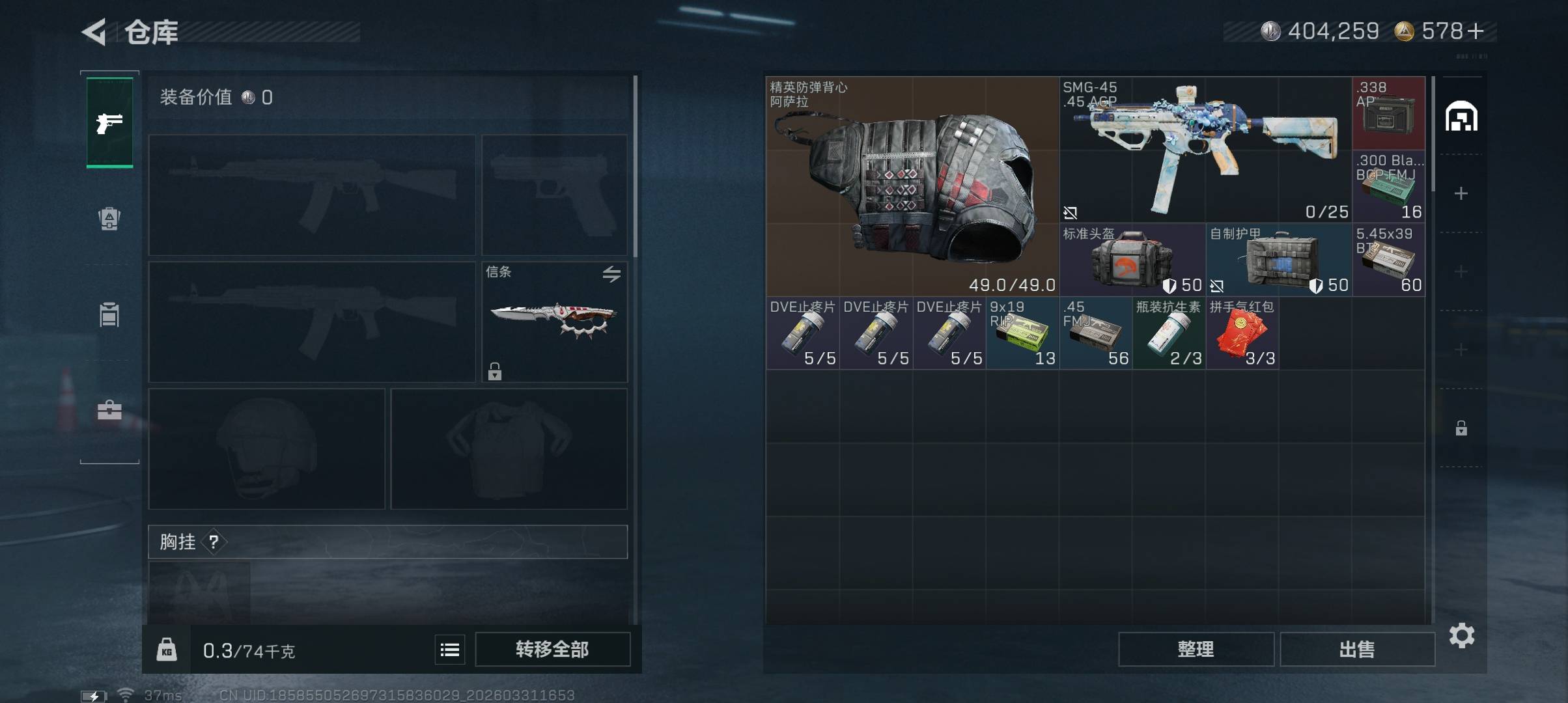The height and width of the screenshot is (703, 1568).
Task: Switch to the briefcase tab
Action: pos(109,410)
